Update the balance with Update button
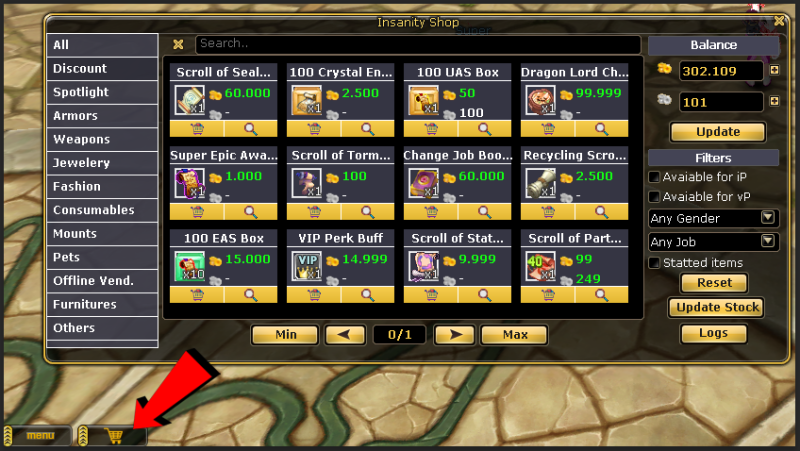 click(x=717, y=132)
